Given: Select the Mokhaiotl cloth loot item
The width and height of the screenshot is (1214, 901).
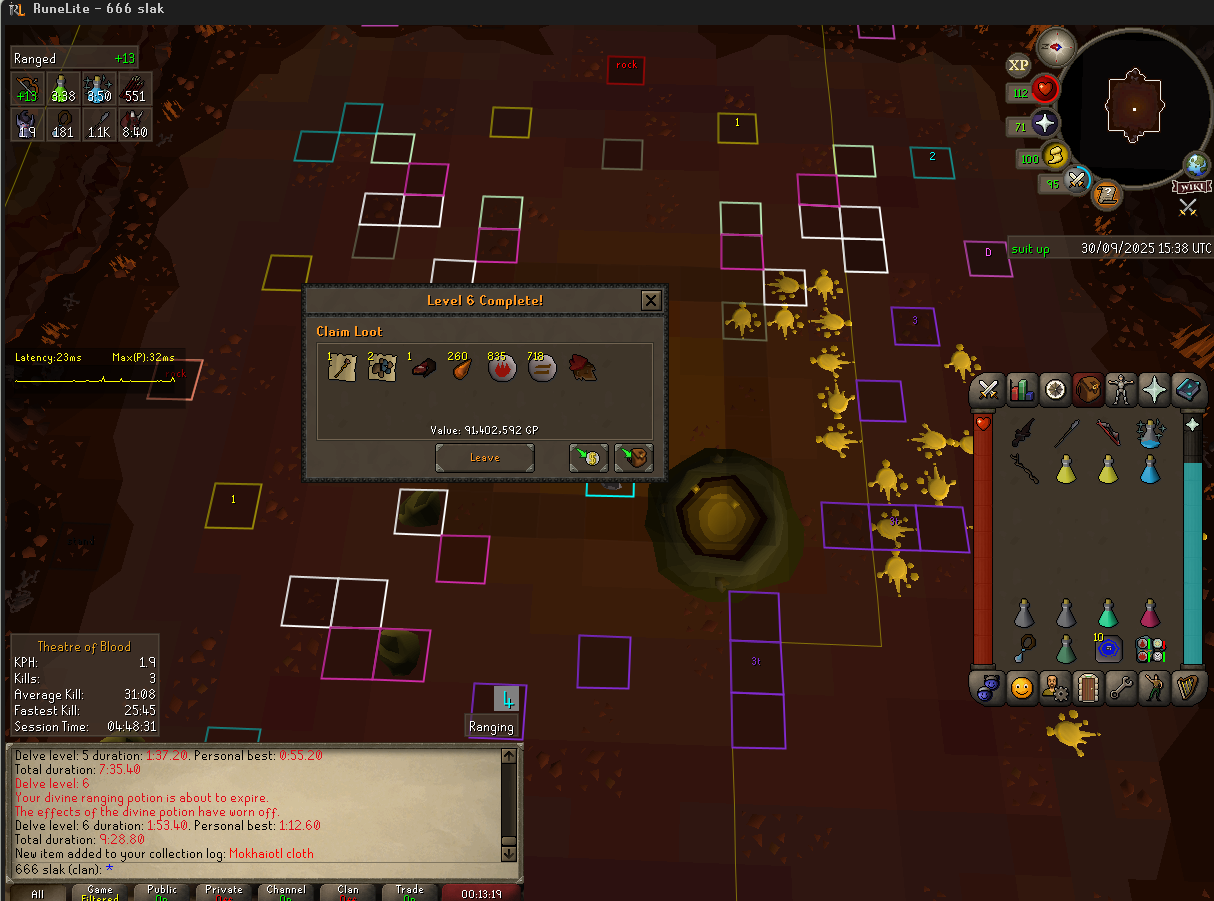Looking at the screenshot, I should point(582,368).
